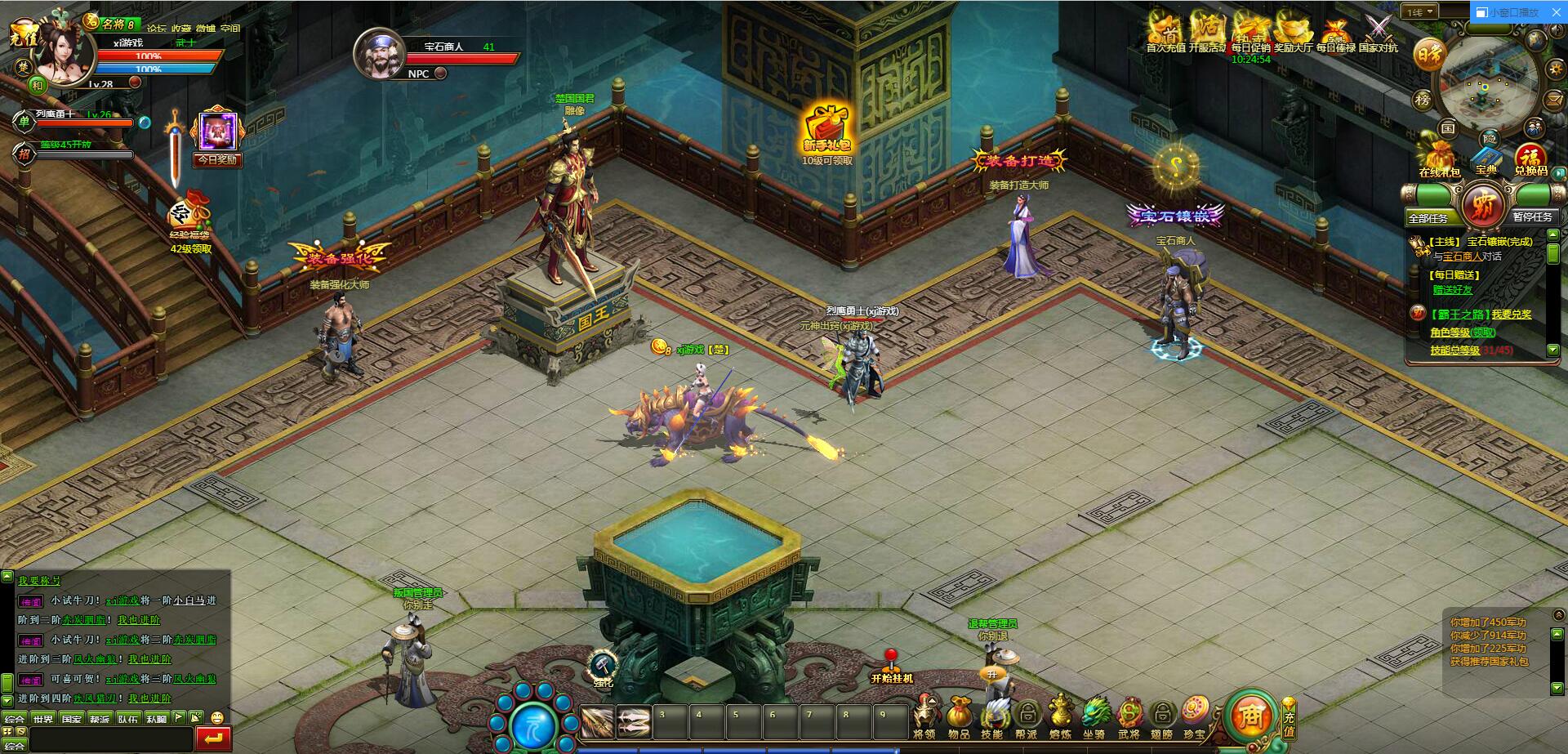Send chat with the red enter button
Viewport: 1568px width, 754px height.
click(x=214, y=738)
